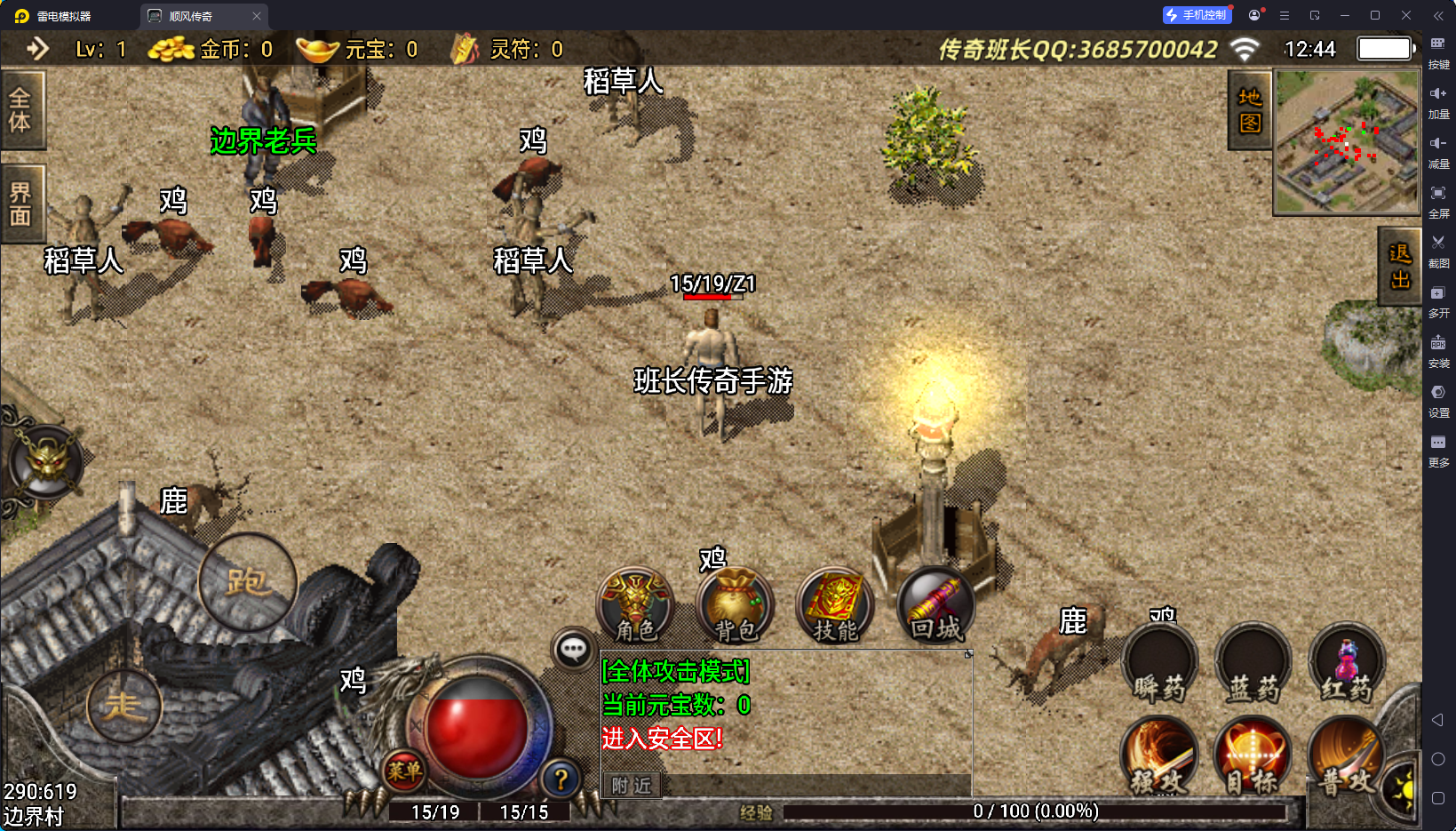Tap the 跑 run button
The height and width of the screenshot is (831, 1456).
coord(247,582)
